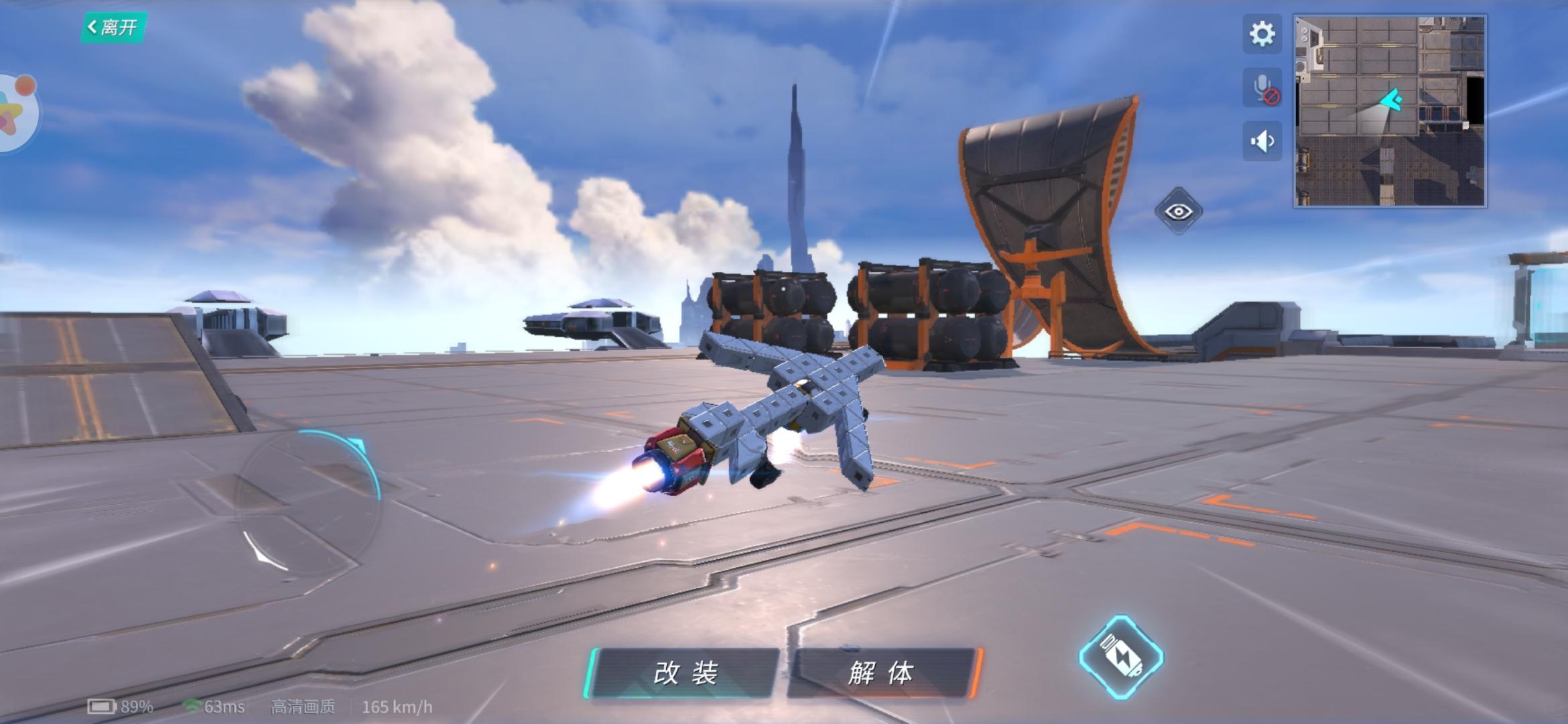
Task: Tap the virtual movement joystick
Action: [308, 503]
